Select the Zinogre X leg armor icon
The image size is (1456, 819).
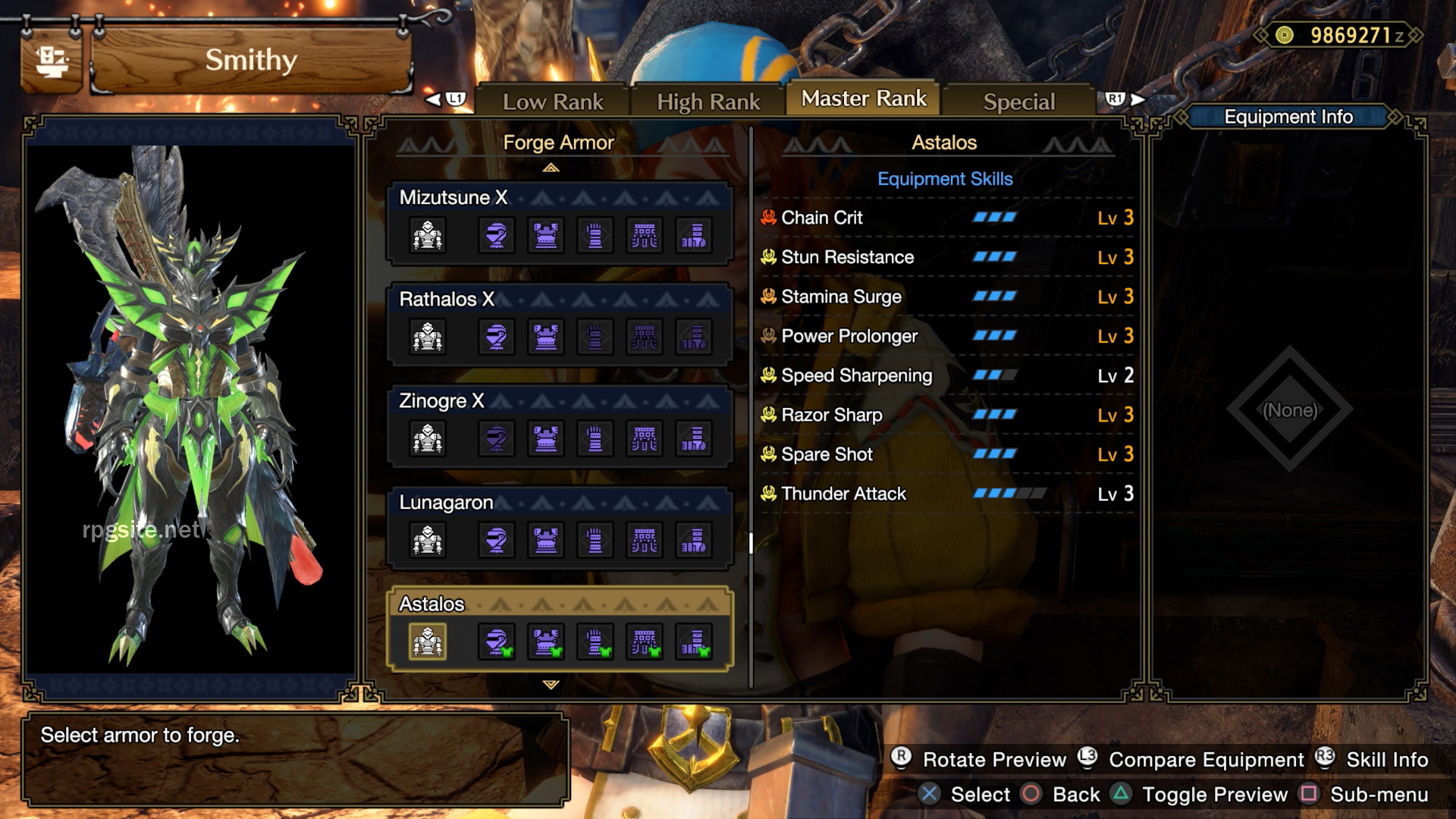coord(694,438)
